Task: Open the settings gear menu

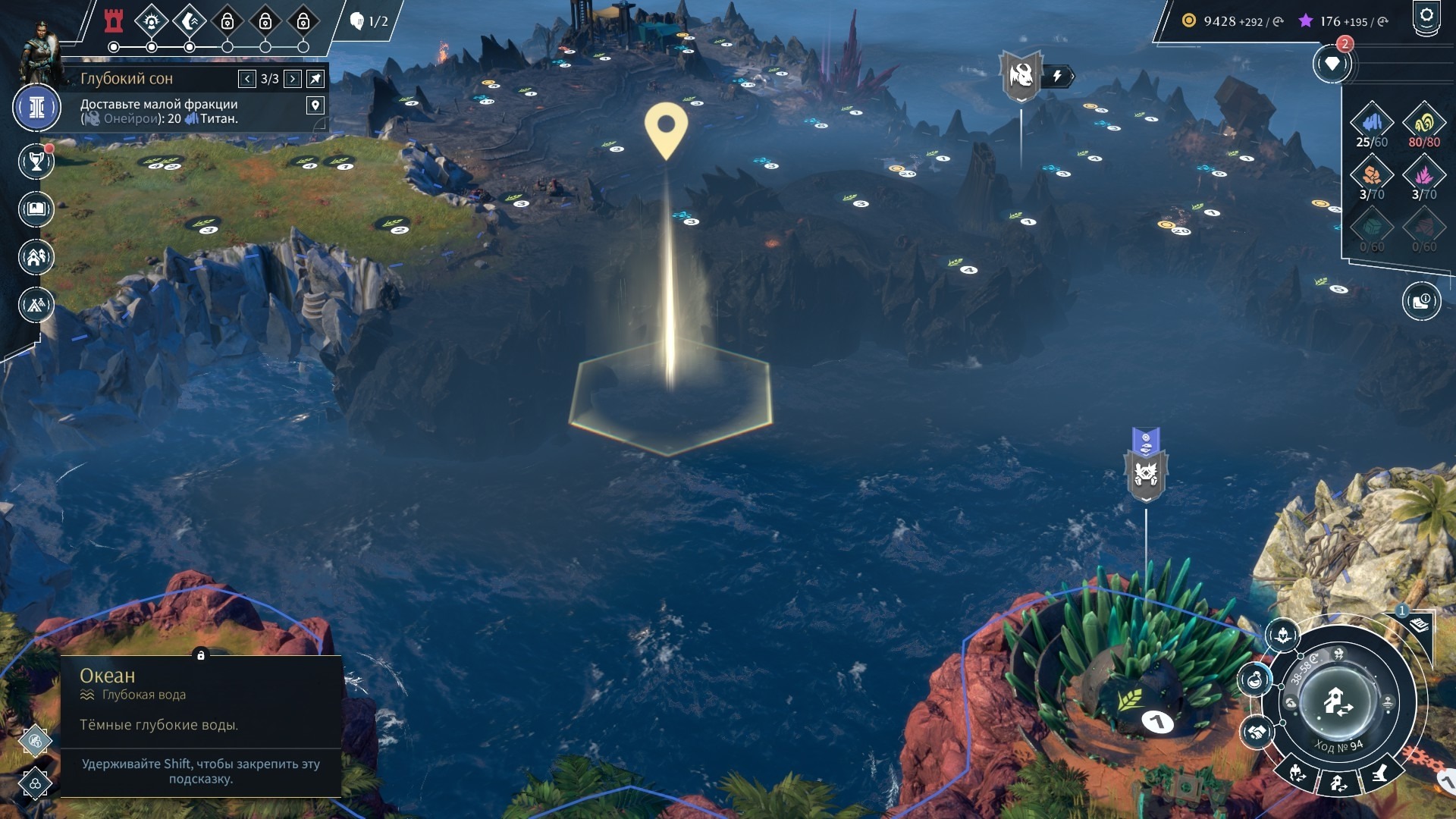Action: (x=1426, y=17)
